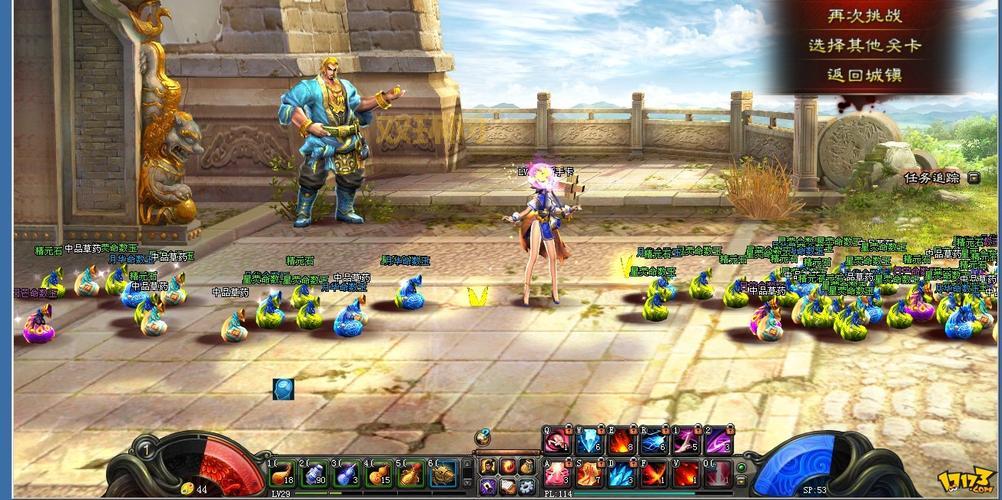Click the question mark help orb
1002x500 pixels.
[483, 437]
